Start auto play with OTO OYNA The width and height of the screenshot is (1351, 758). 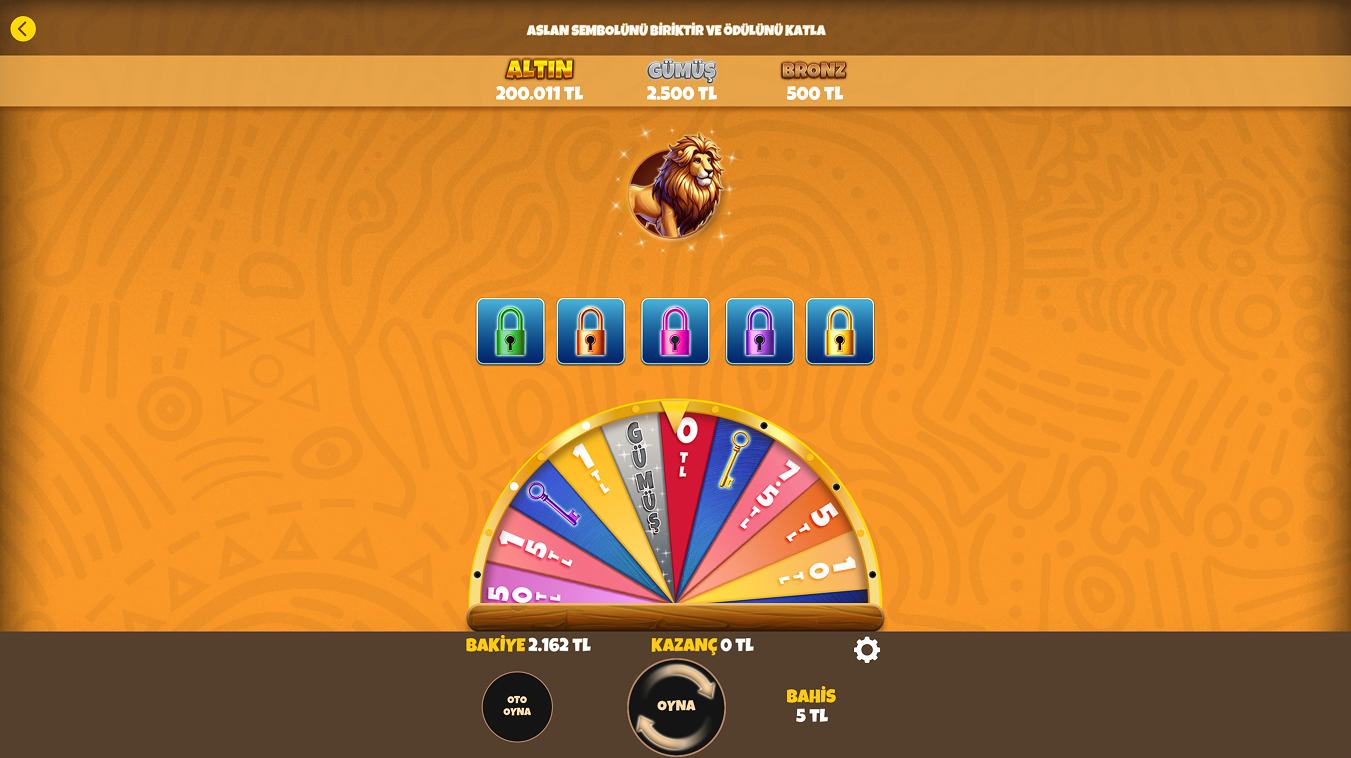pos(517,706)
